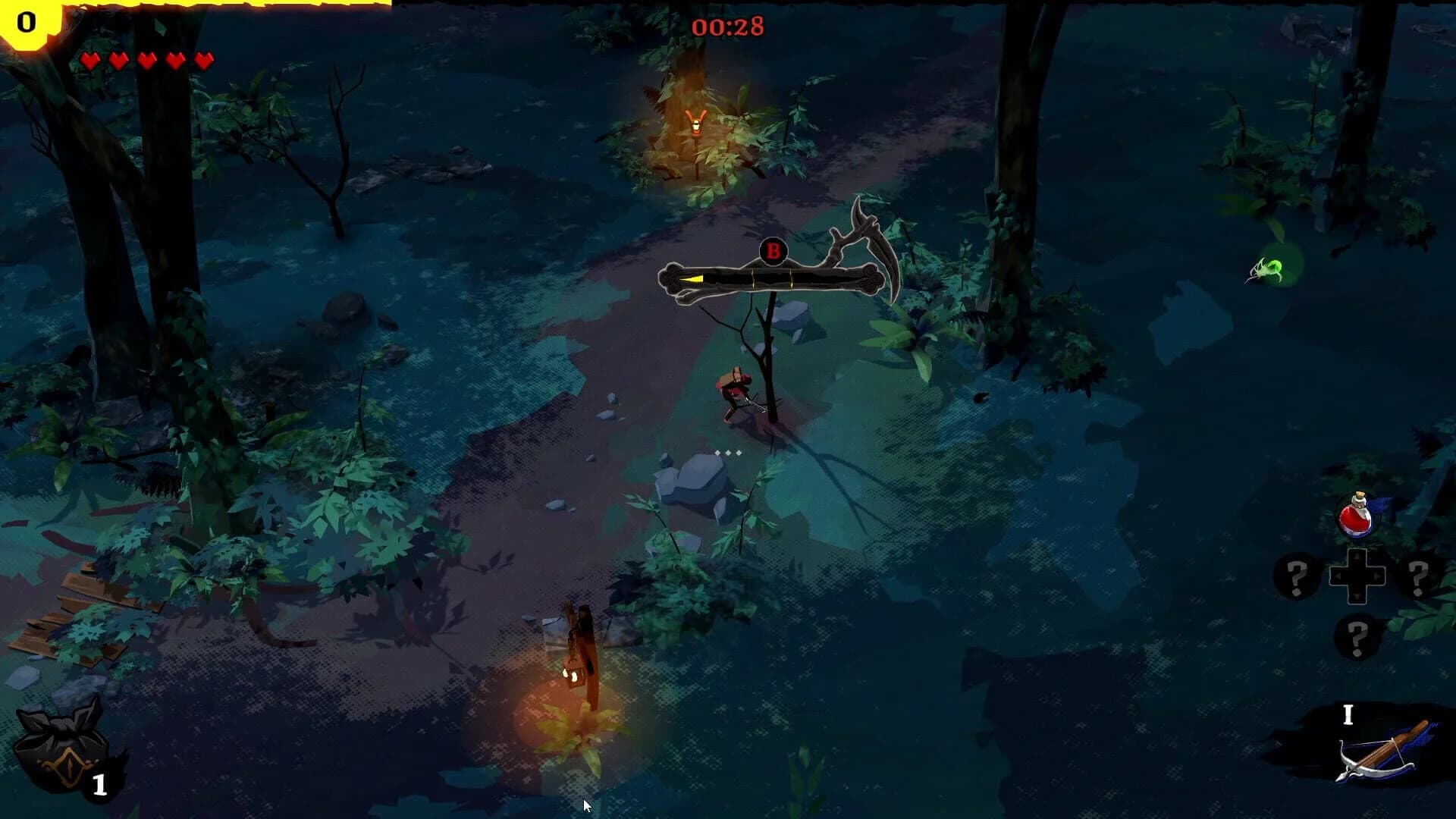The width and height of the screenshot is (1456, 819).
Task: Click the red B button prompt above the charge bar
Action: coord(773,250)
